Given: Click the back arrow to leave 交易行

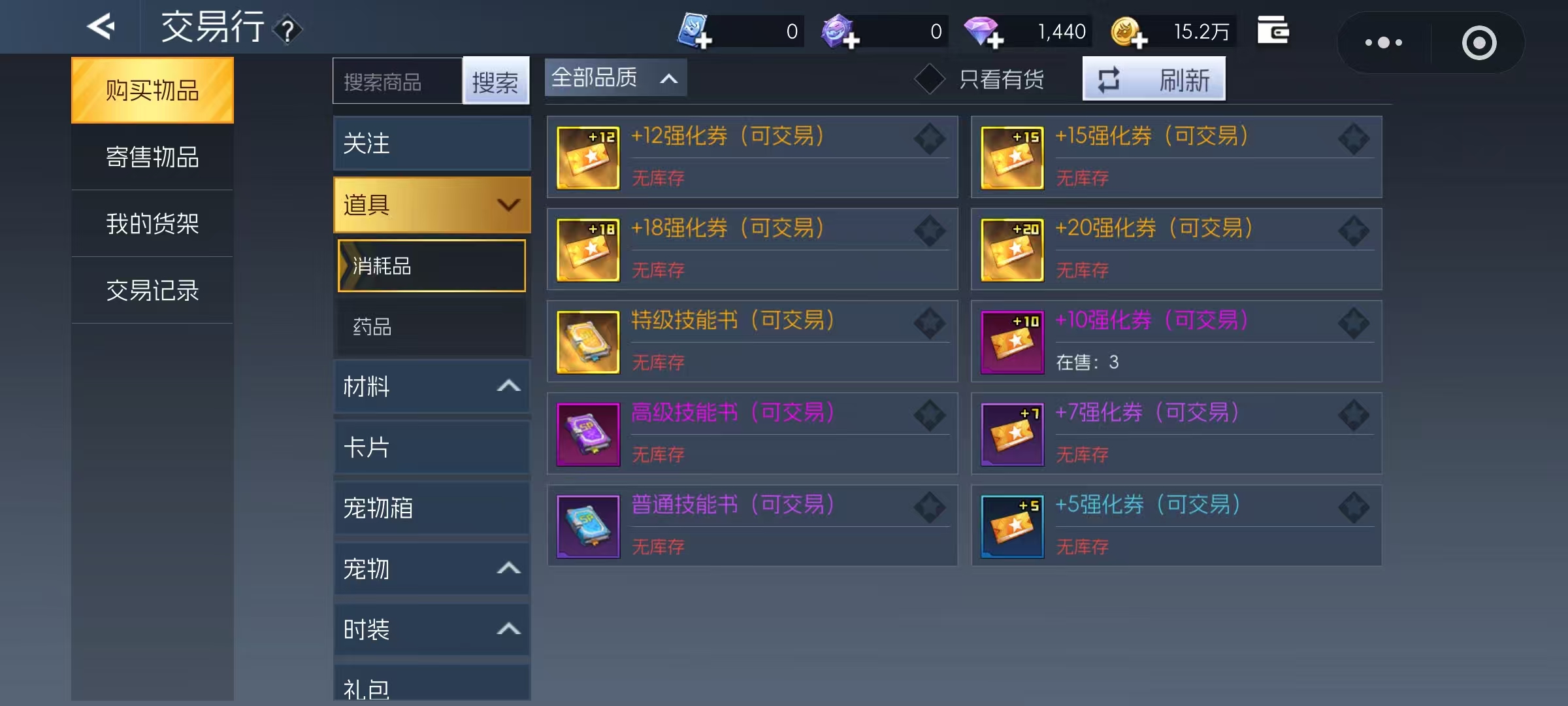Looking at the screenshot, I should point(101,27).
